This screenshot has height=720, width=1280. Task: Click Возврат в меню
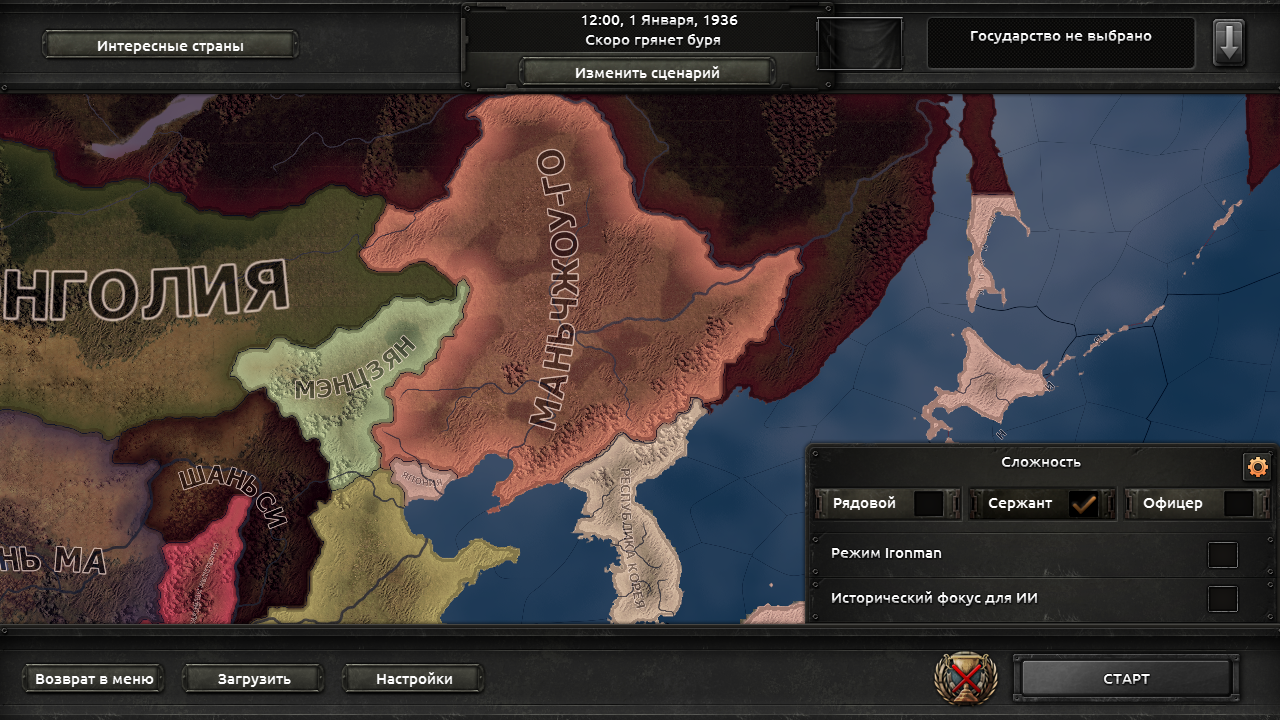93,678
